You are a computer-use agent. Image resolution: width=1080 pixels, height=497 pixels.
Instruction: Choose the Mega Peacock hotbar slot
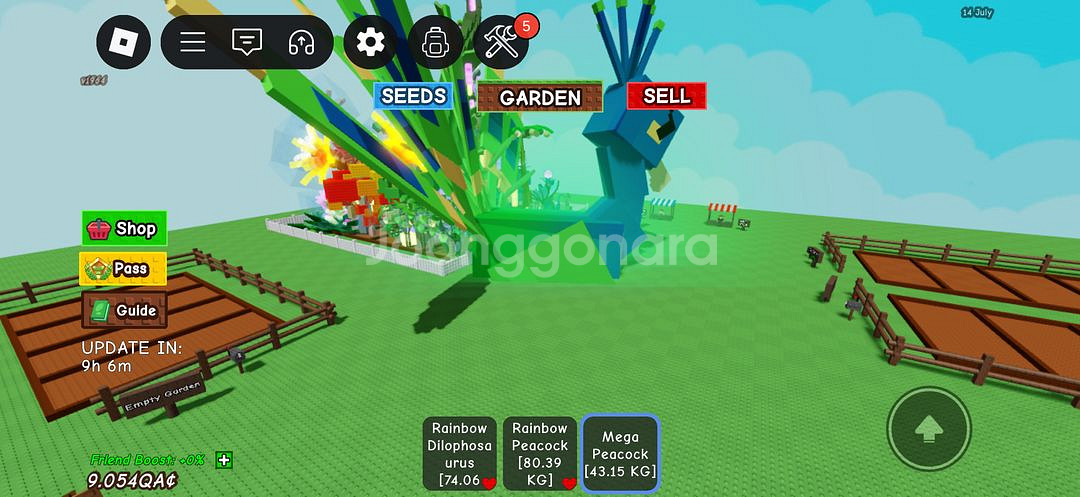coord(620,453)
